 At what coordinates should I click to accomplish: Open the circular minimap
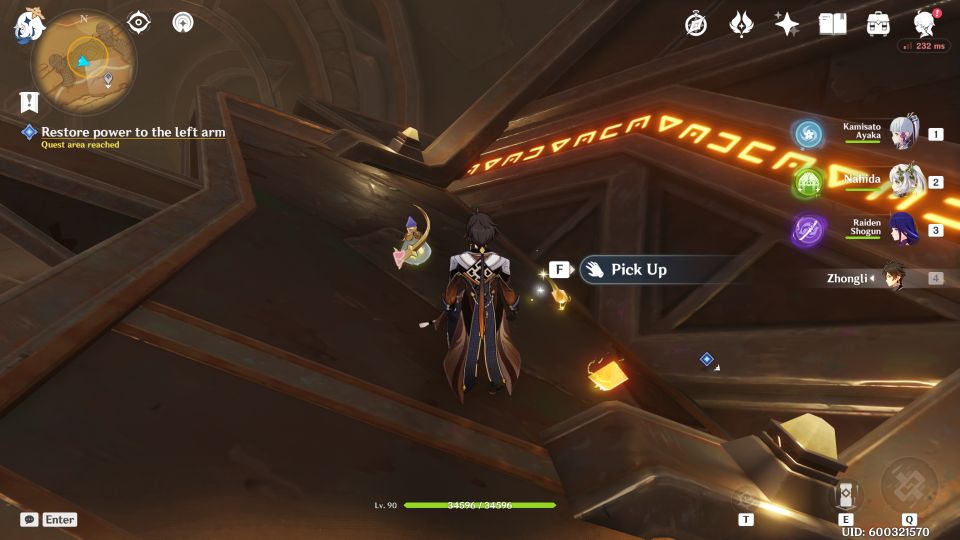[83, 63]
